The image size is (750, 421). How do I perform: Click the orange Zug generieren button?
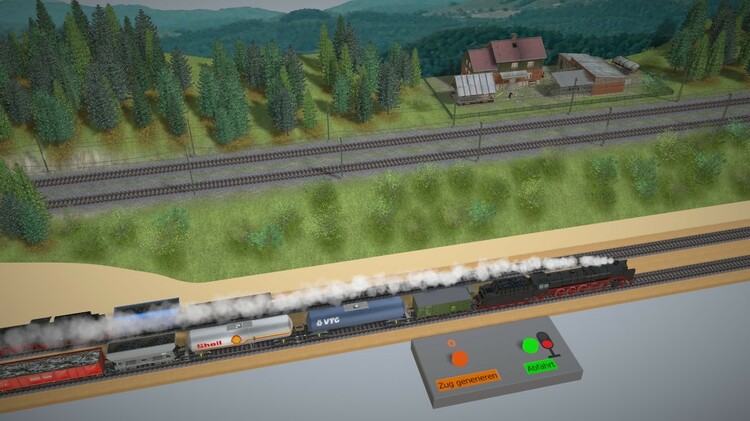click(458, 358)
